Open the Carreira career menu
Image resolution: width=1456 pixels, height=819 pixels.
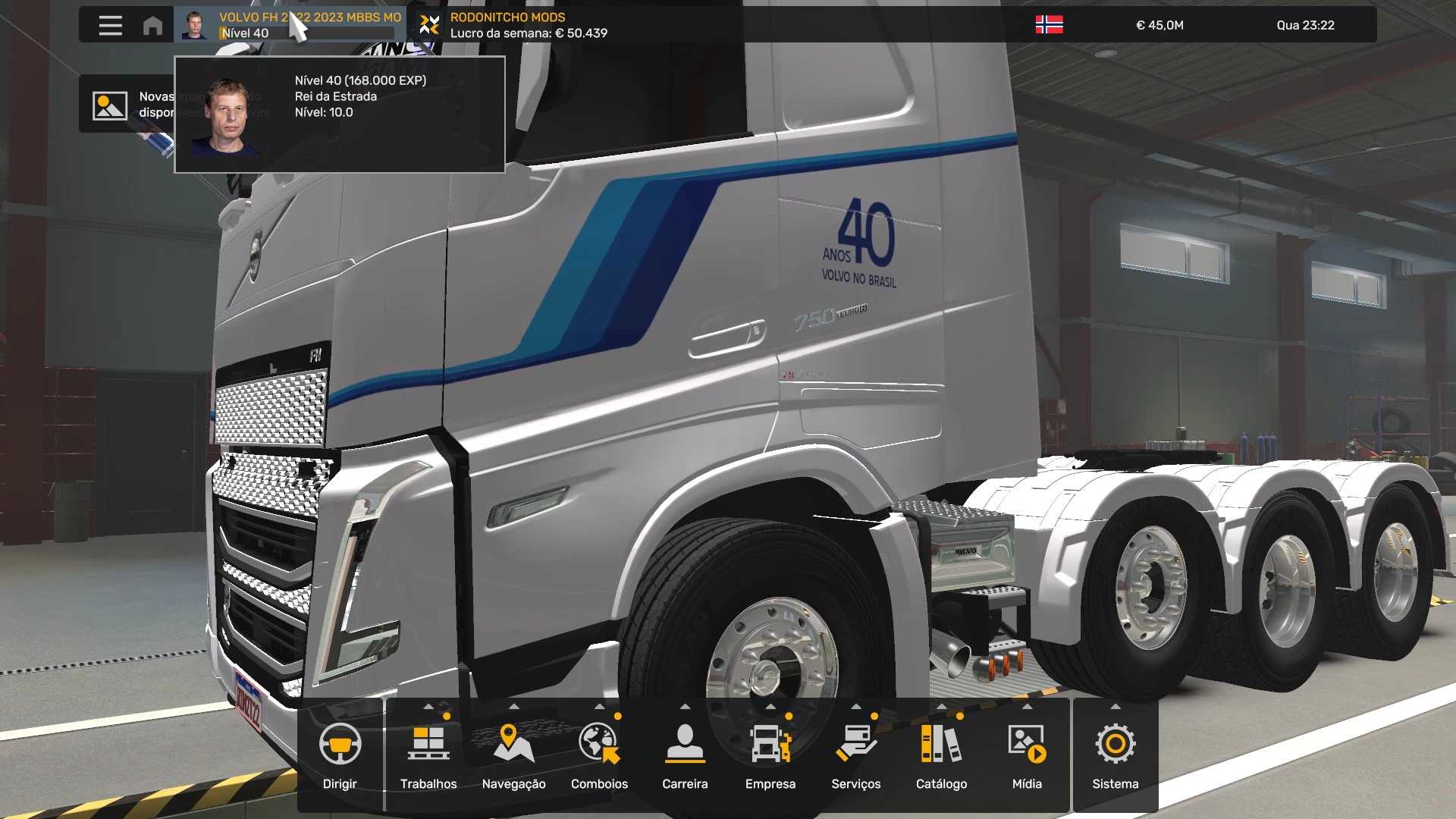(x=685, y=755)
